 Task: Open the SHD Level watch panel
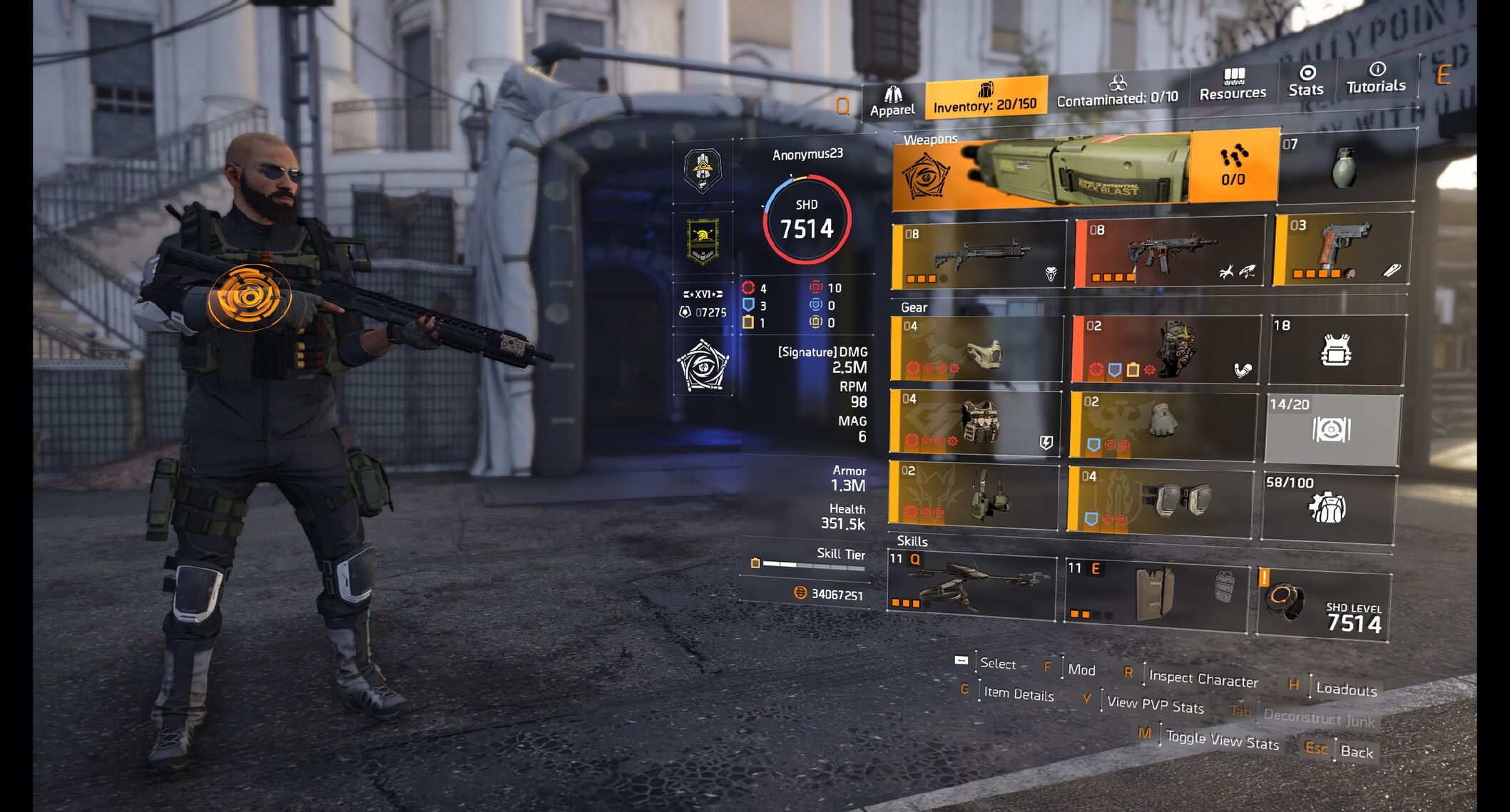(1323, 604)
